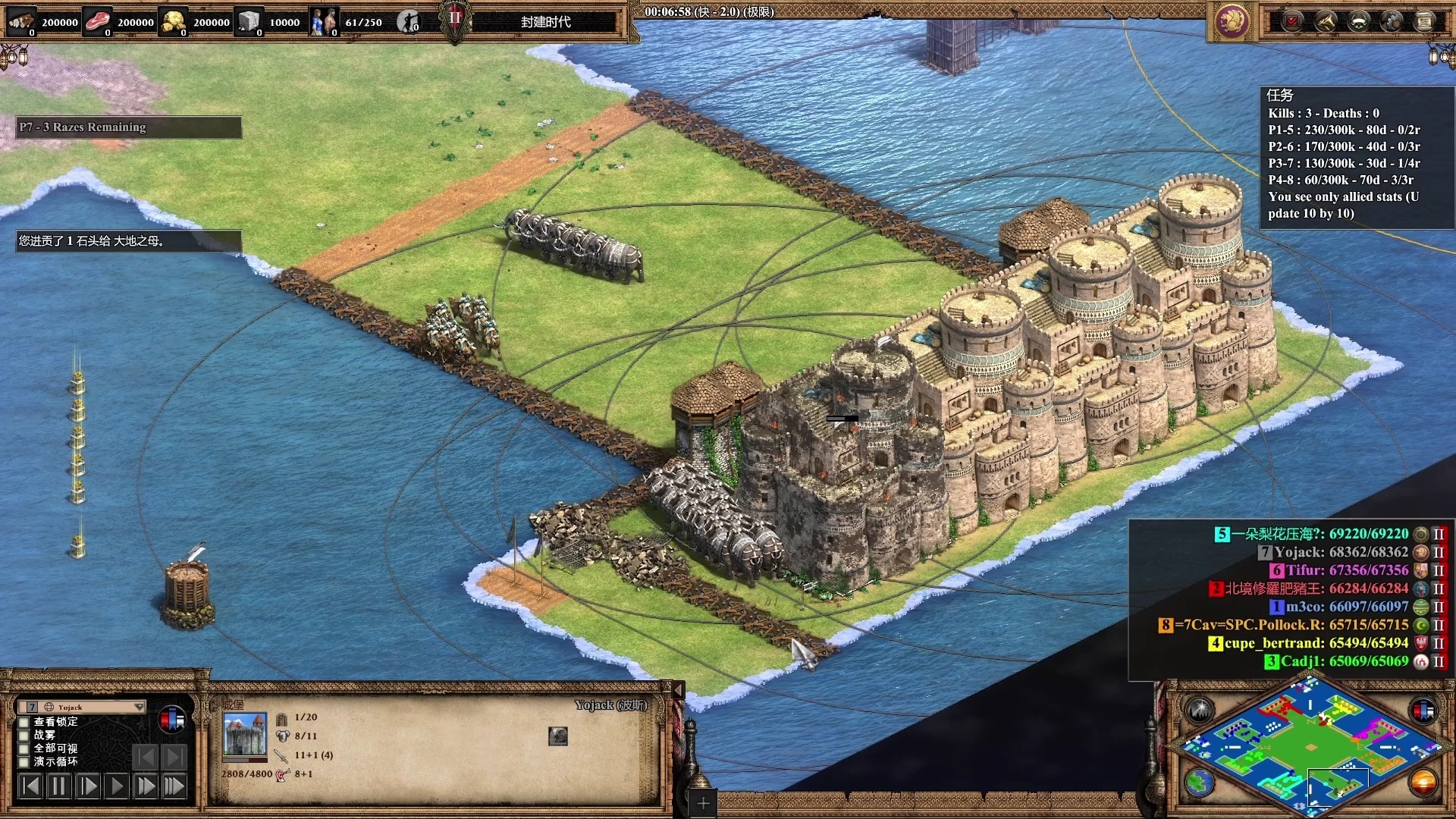Enable the 战雾 fog of war checkbox
This screenshot has height=819, width=1456.
point(24,736)
